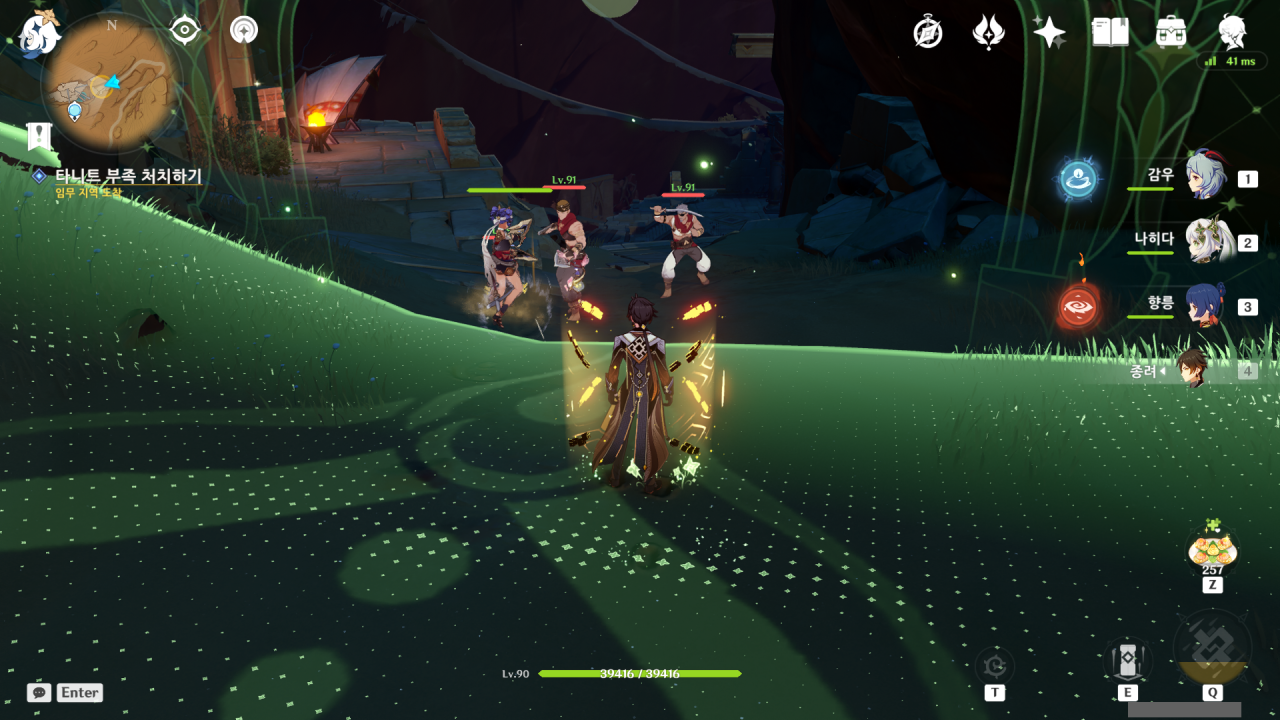
Task: Open the character profile icon
Action: tap(1232, 33)
